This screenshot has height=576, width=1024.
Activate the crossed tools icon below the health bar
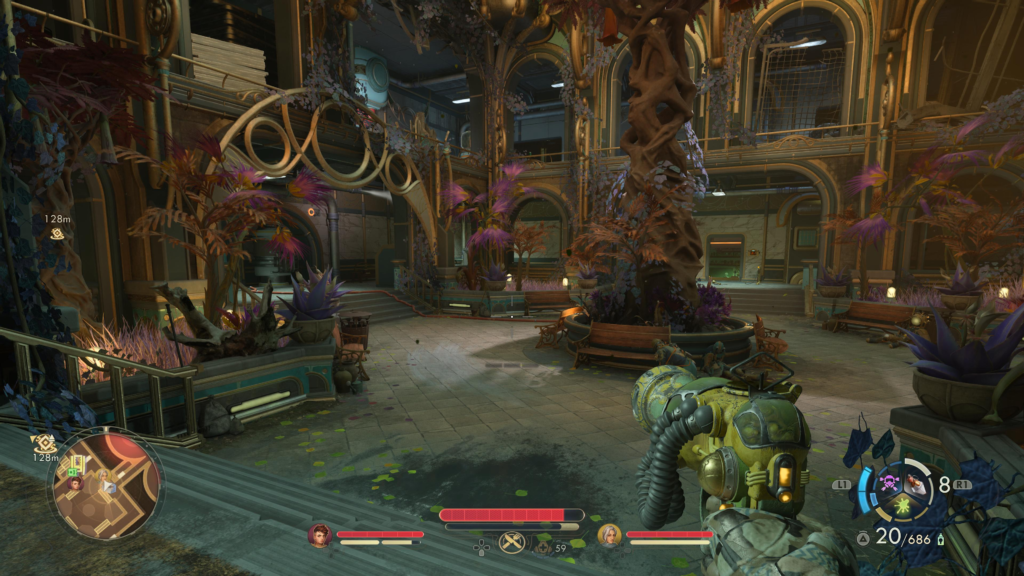(512, 544)
